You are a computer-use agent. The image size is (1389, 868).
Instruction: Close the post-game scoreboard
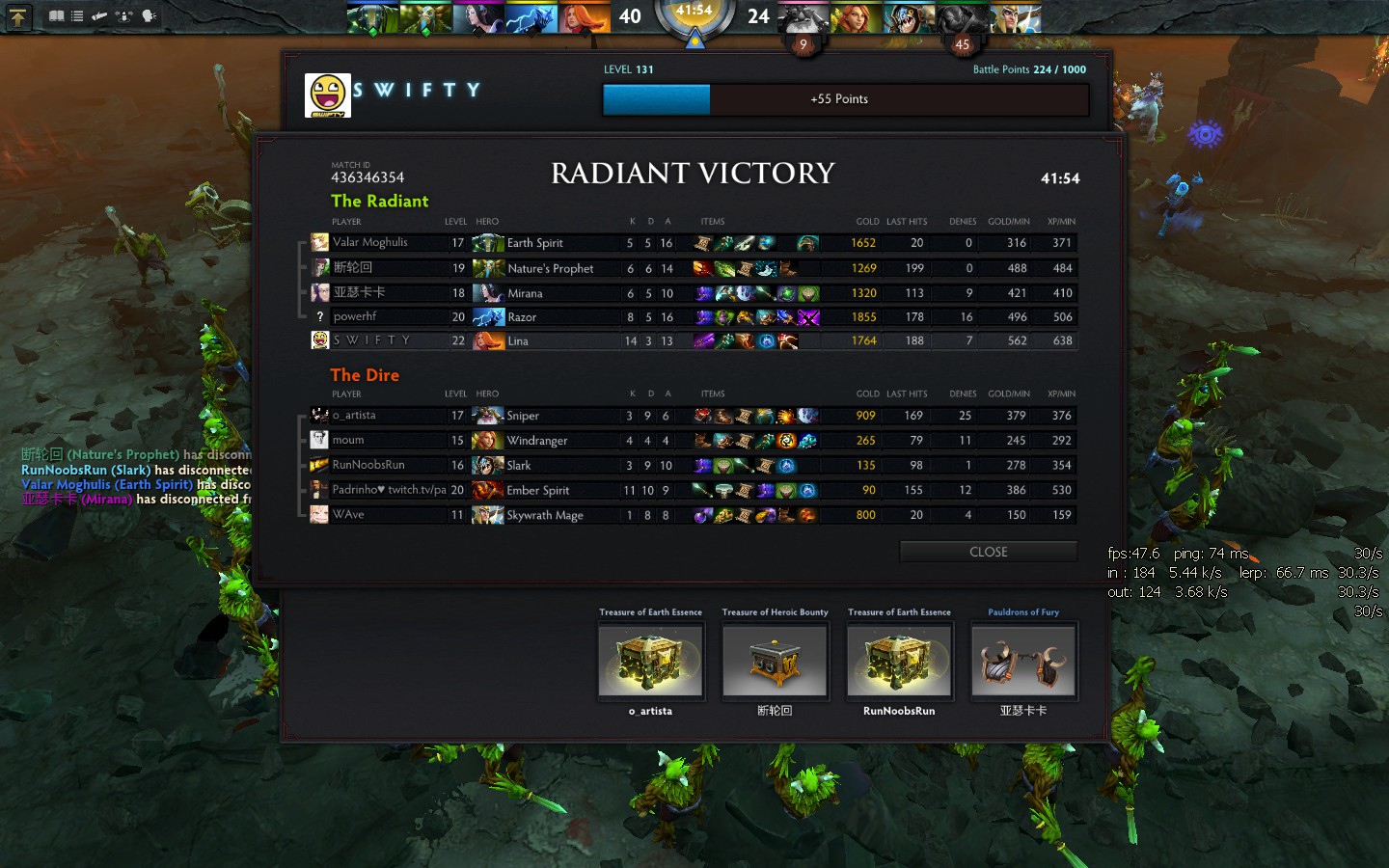[x=988, y=552]
